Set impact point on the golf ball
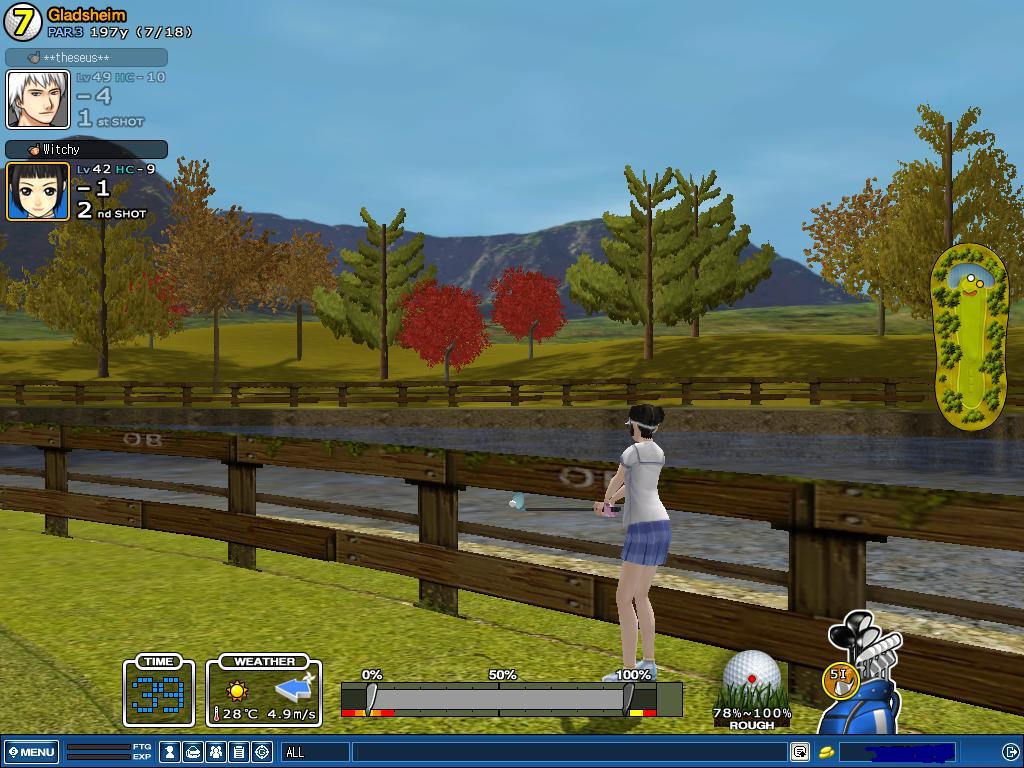 pyautogui.click(x=751, y=677)
